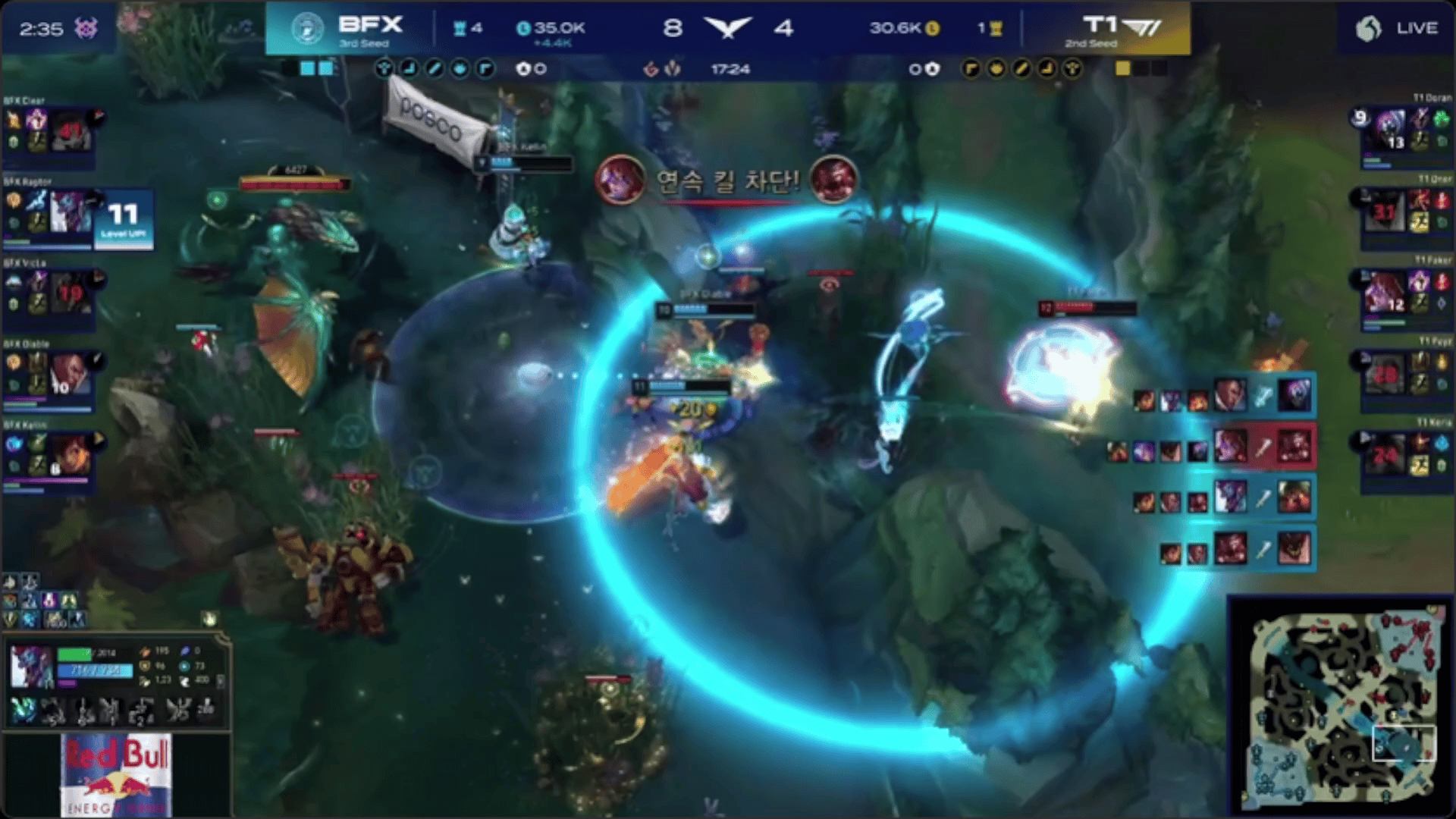Image resolution: width=1456 pixels, height=819 pixels.
Task: Click the BFX team logo on scoreboard
Action: (308, 29)
